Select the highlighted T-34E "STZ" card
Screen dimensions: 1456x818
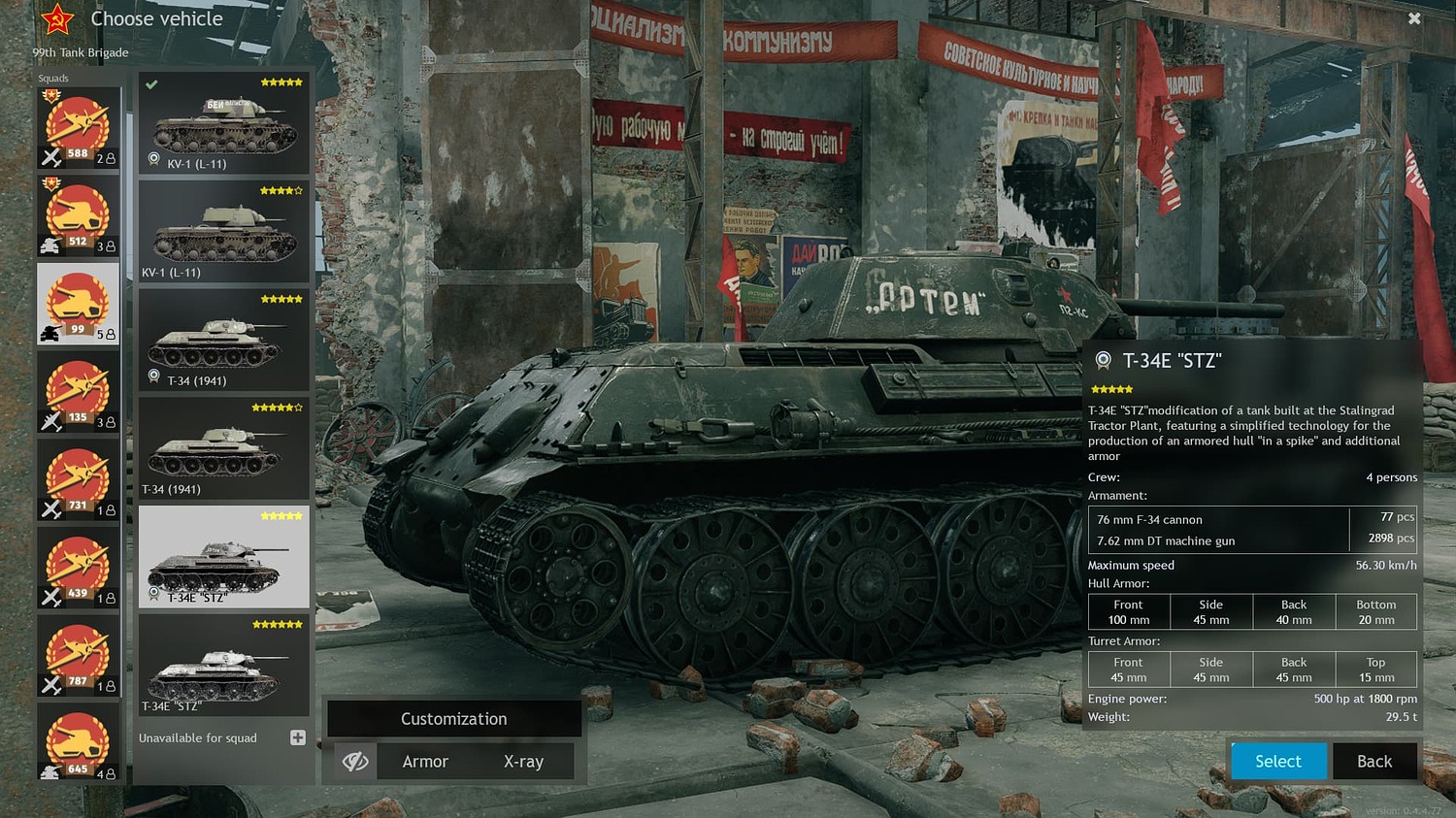point(223,556)
